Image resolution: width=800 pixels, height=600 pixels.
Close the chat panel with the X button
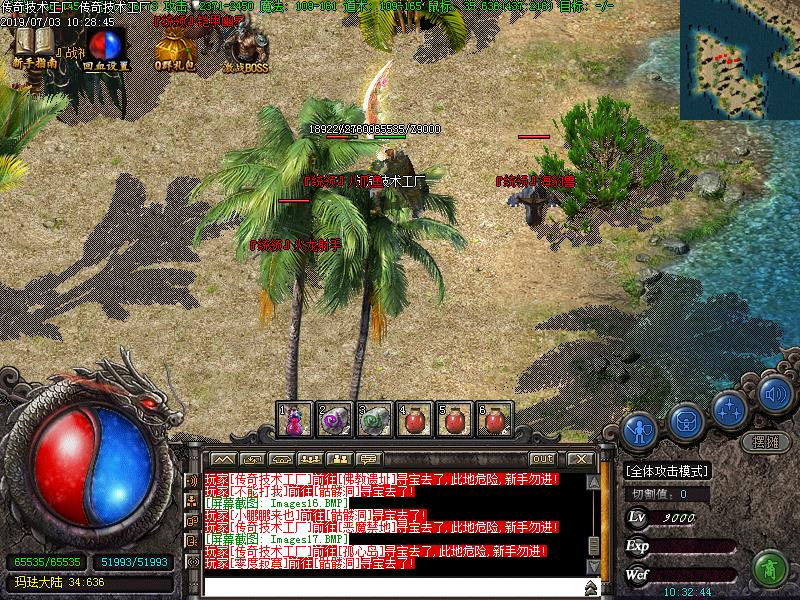(580, 459)
